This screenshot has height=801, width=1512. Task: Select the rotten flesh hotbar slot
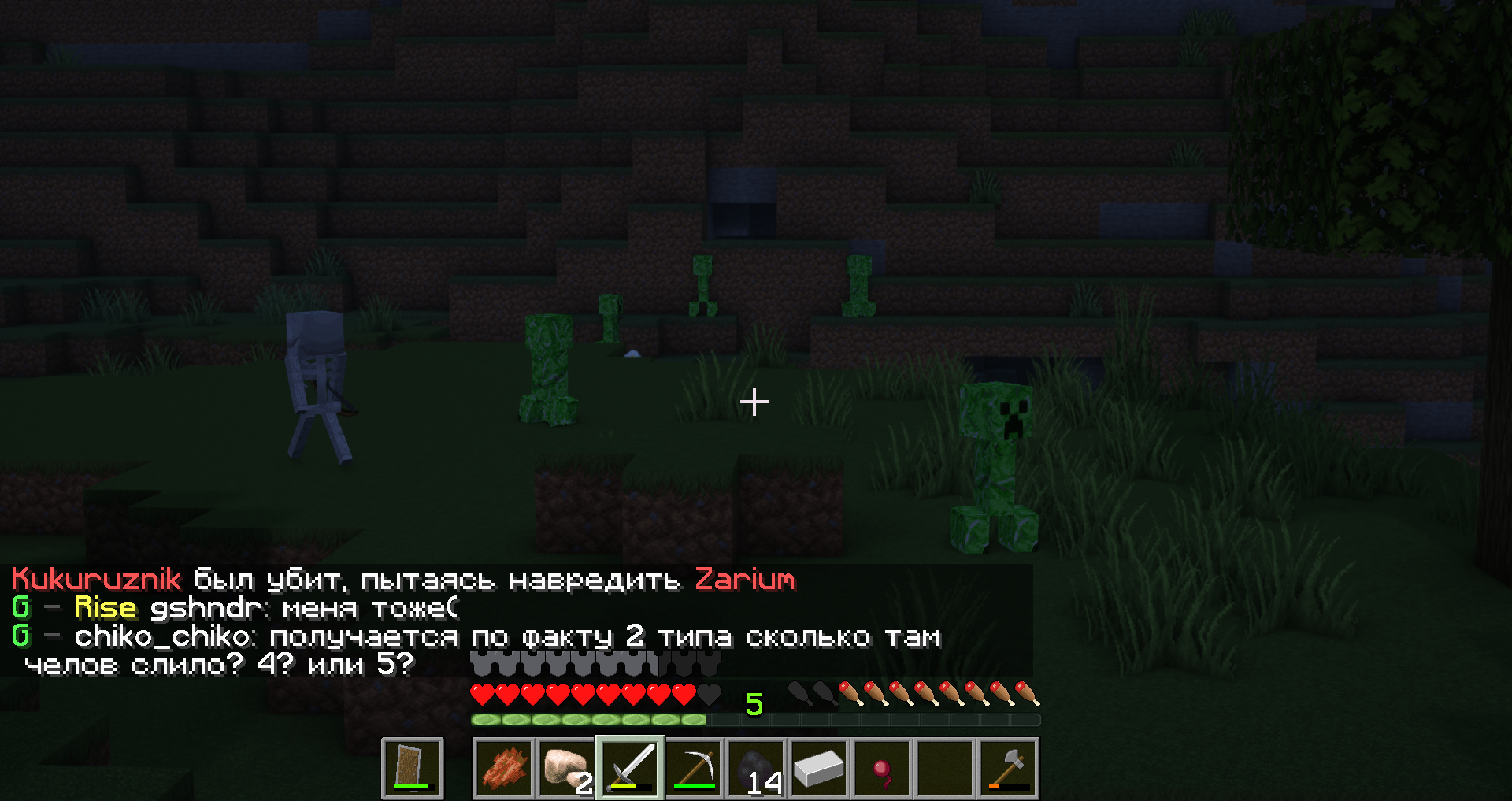(x=504, y=768)
